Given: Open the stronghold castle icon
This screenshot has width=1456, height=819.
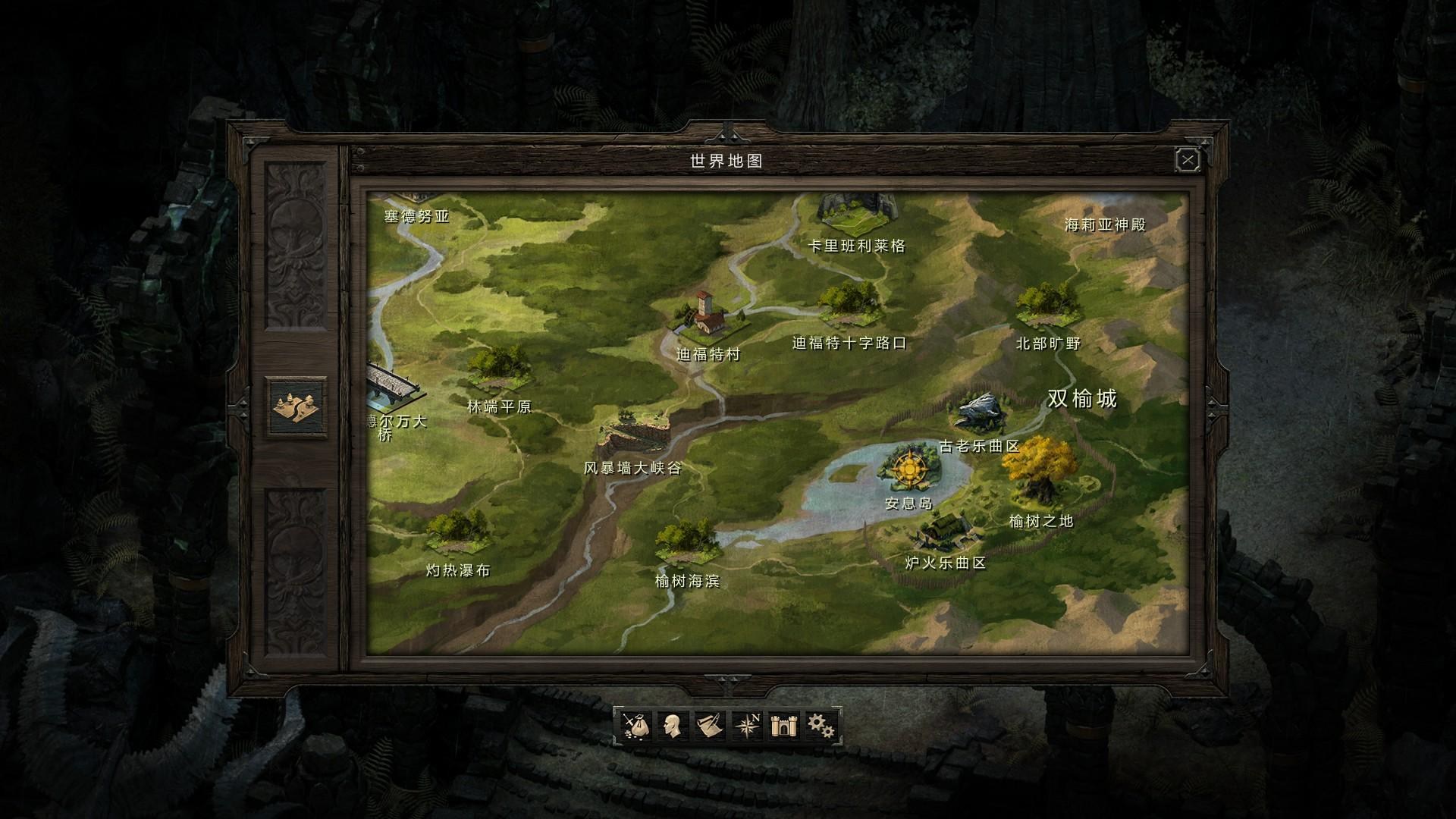Looking at the screenshot, I should click(782, 726).
